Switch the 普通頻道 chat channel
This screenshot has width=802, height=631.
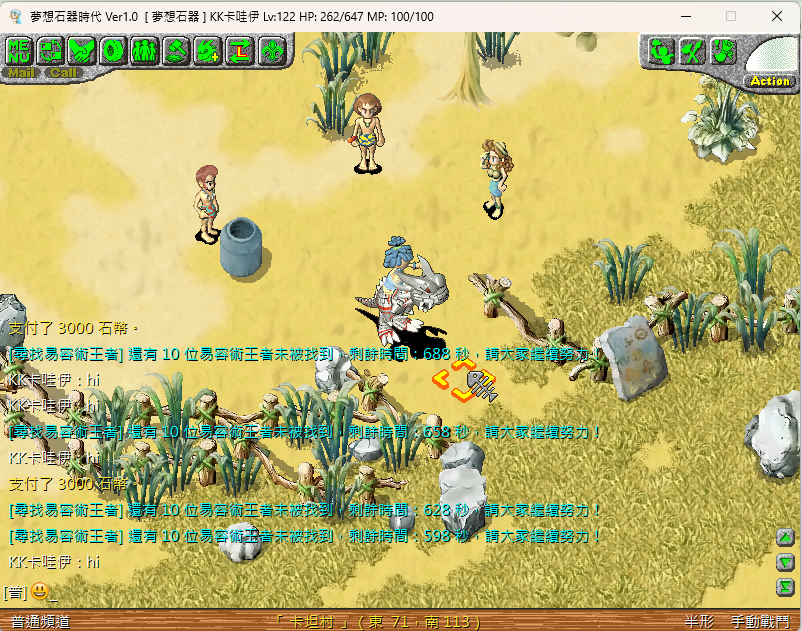pyautogui.click(x=40, y=621)
